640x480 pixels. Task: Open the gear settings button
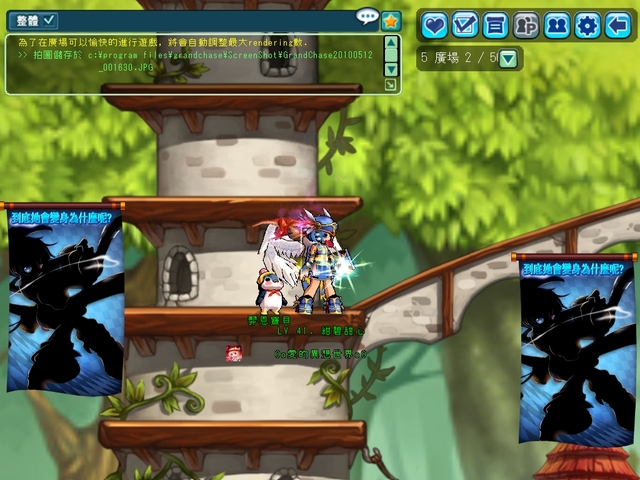tap(587, 25)
